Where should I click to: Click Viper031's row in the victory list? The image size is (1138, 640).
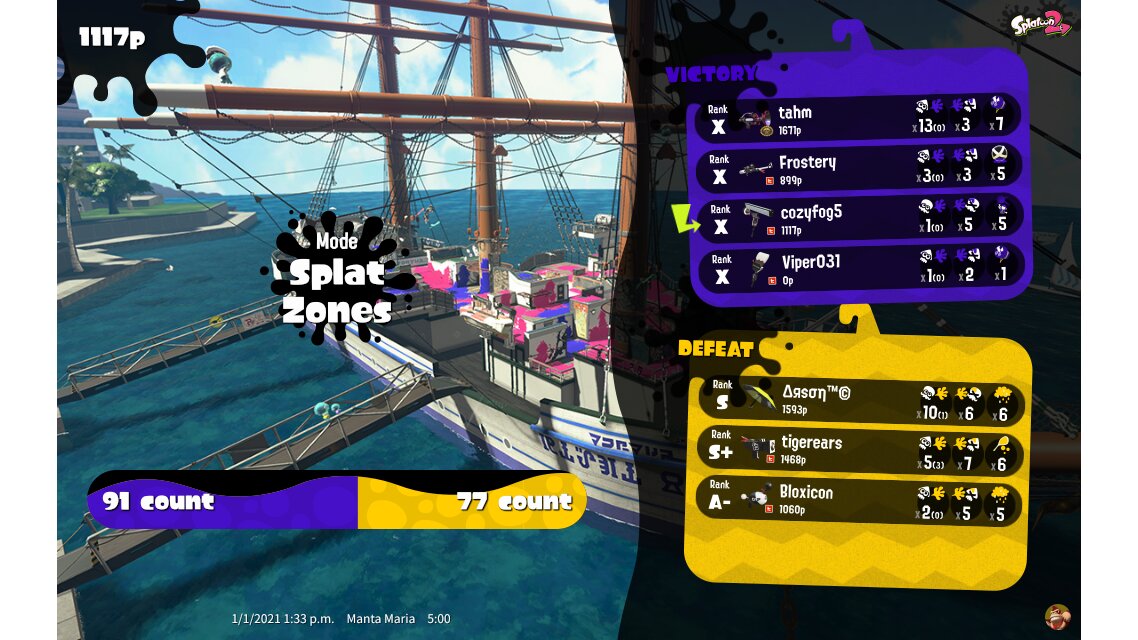pos(858,268)
